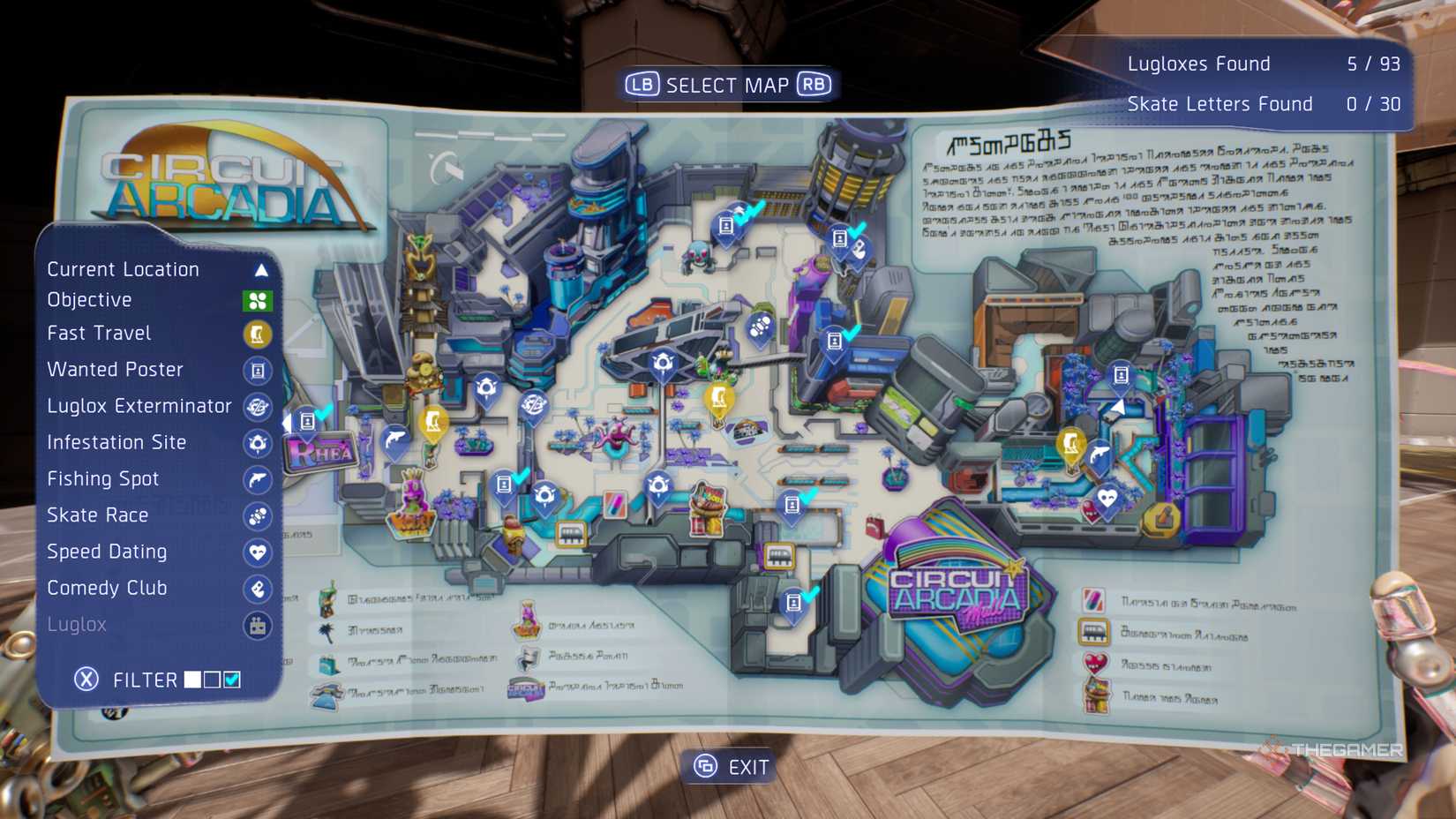Select the Fast Travel legend icon
This screenshot has width=1456, height=819.
(x=257, y=334)
